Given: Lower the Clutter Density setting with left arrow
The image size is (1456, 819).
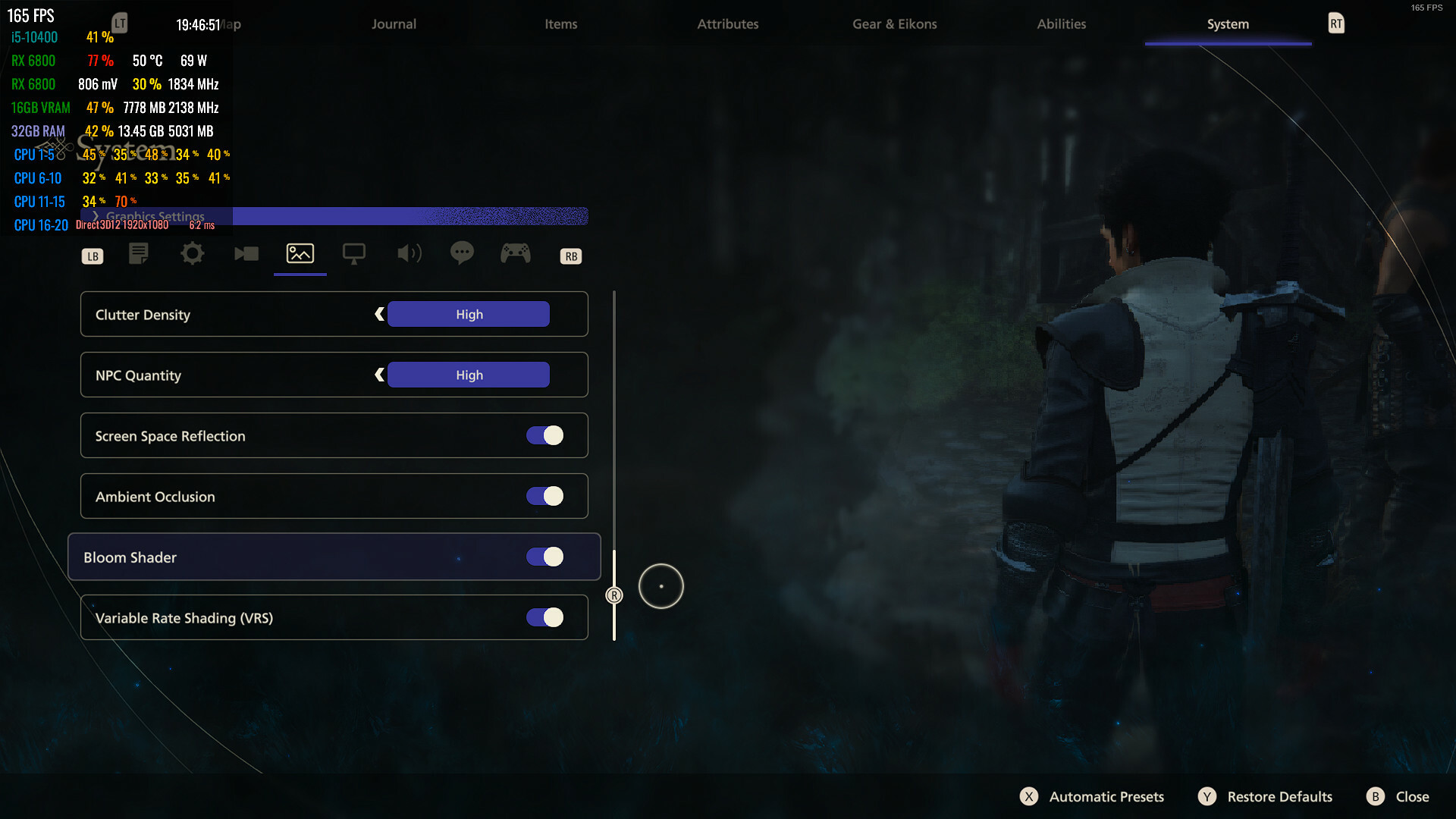Looking at the screenshot, I should [x=379, y=314].
